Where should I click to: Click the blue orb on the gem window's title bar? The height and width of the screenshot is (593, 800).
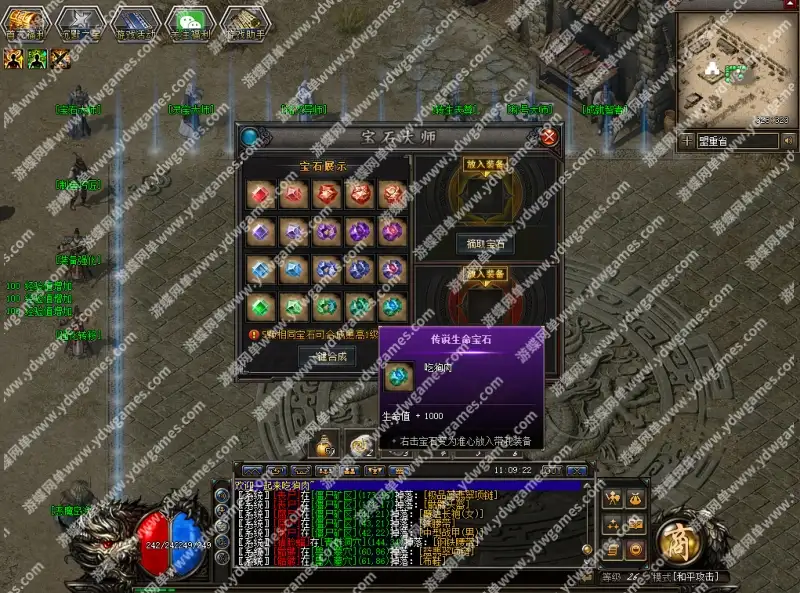click(x=249, y=137)
